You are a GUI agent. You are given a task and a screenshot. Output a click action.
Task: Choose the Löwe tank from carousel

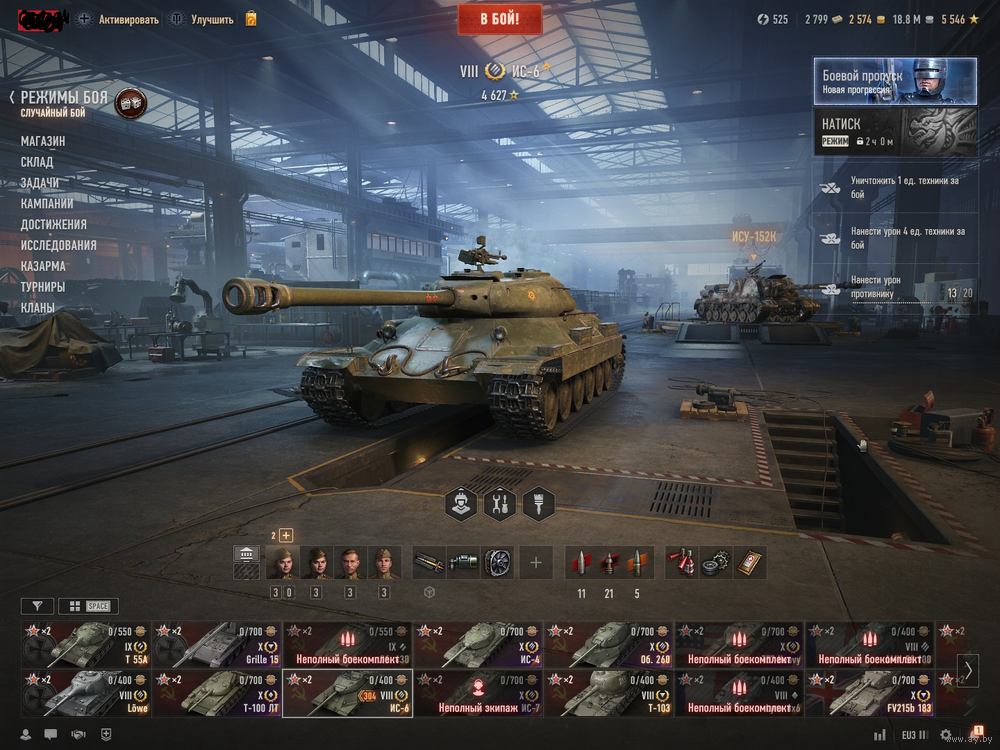[x=86, y=693]
